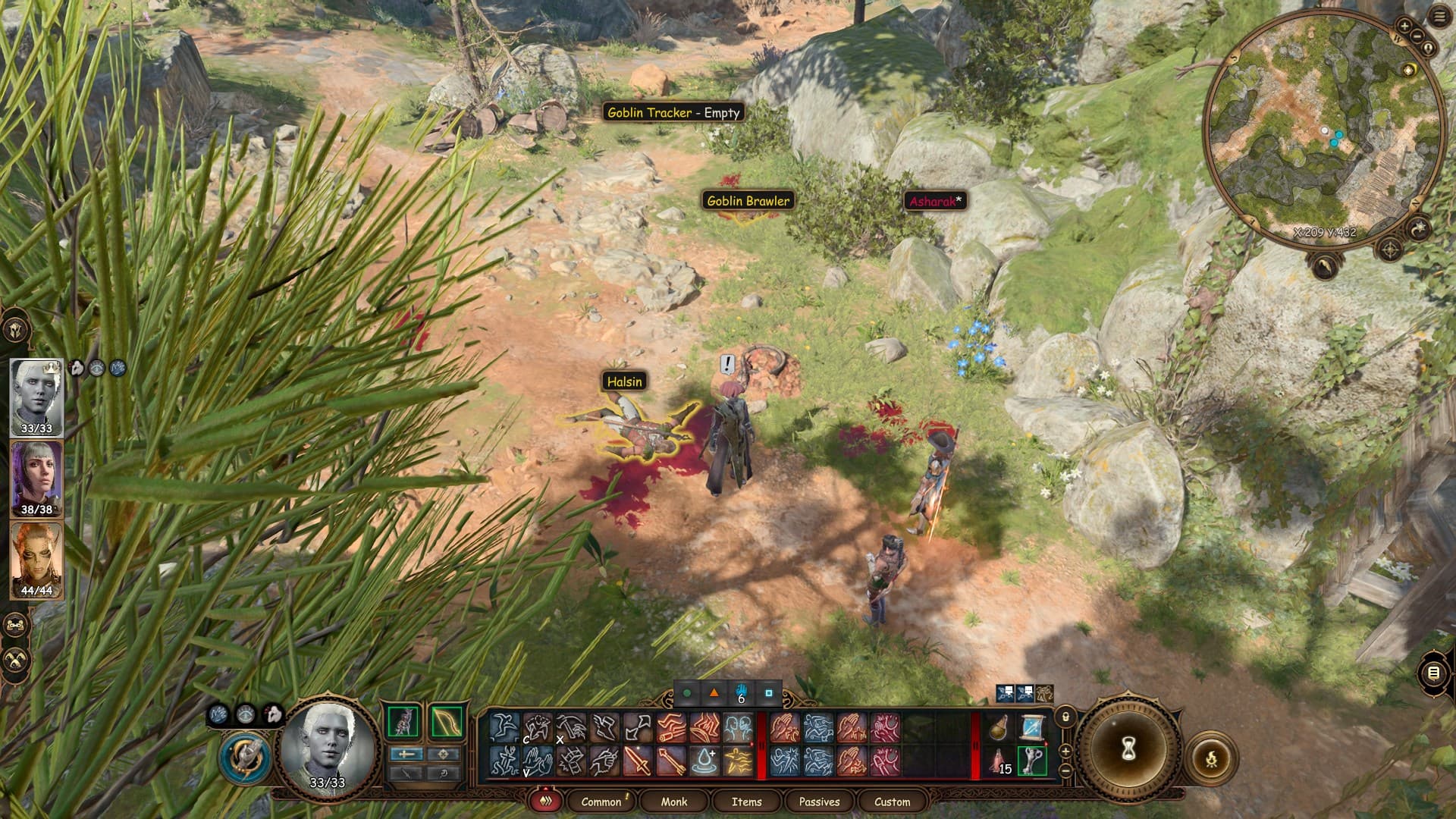The image size is (1456, 819).
Task: Show the Items hotbar tab
Action: click(746, 802)
